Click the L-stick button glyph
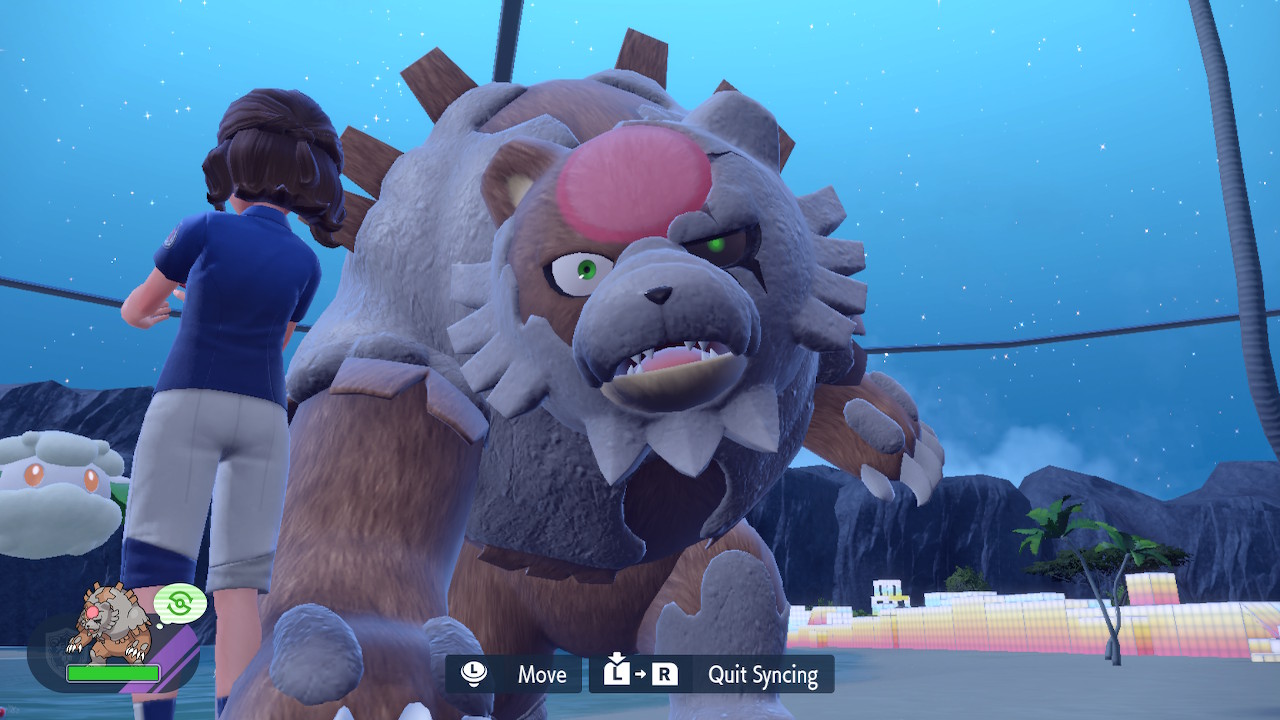 (473, 674)
